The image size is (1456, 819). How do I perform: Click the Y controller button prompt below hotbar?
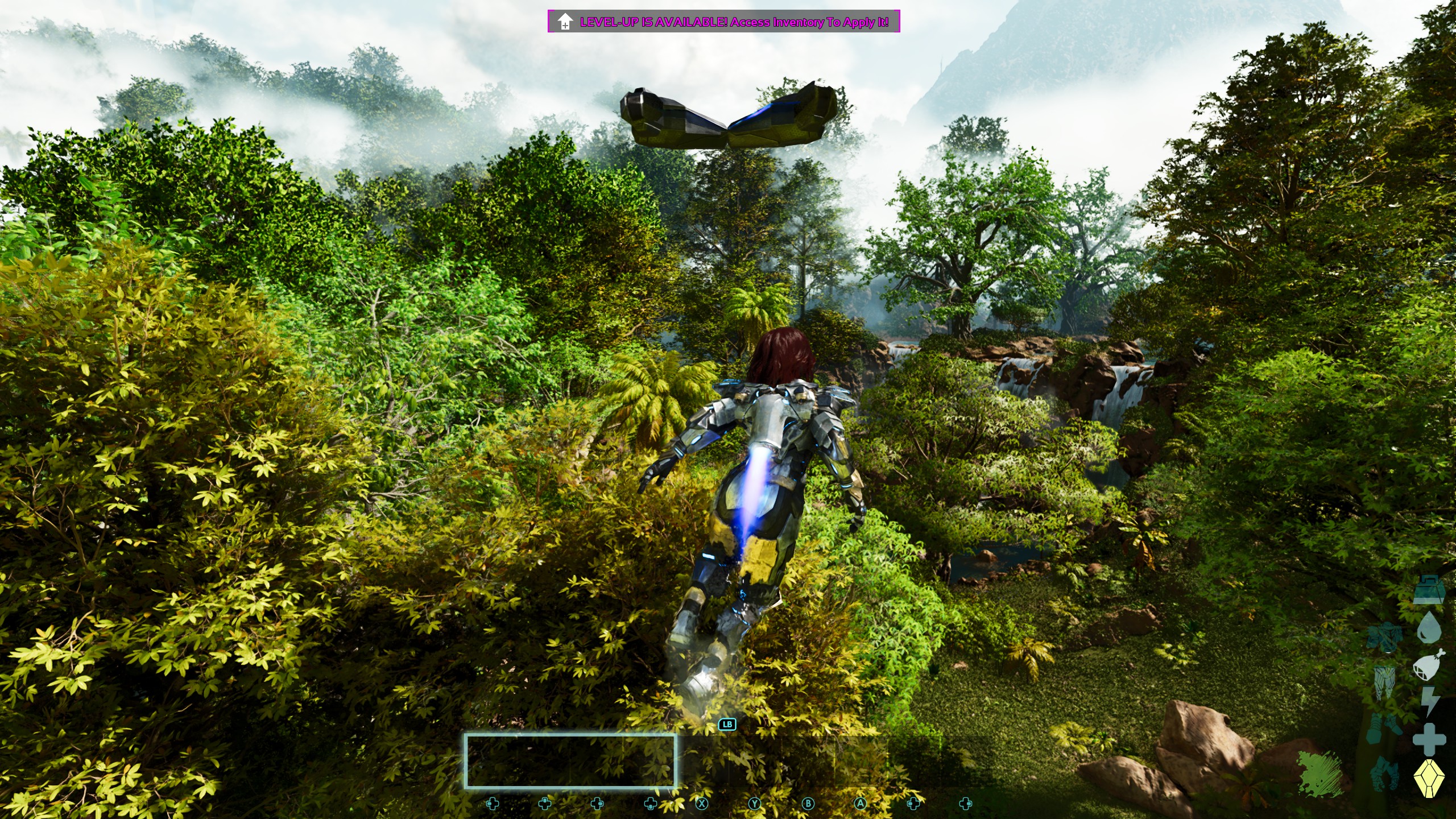click(x=755, y=804)
